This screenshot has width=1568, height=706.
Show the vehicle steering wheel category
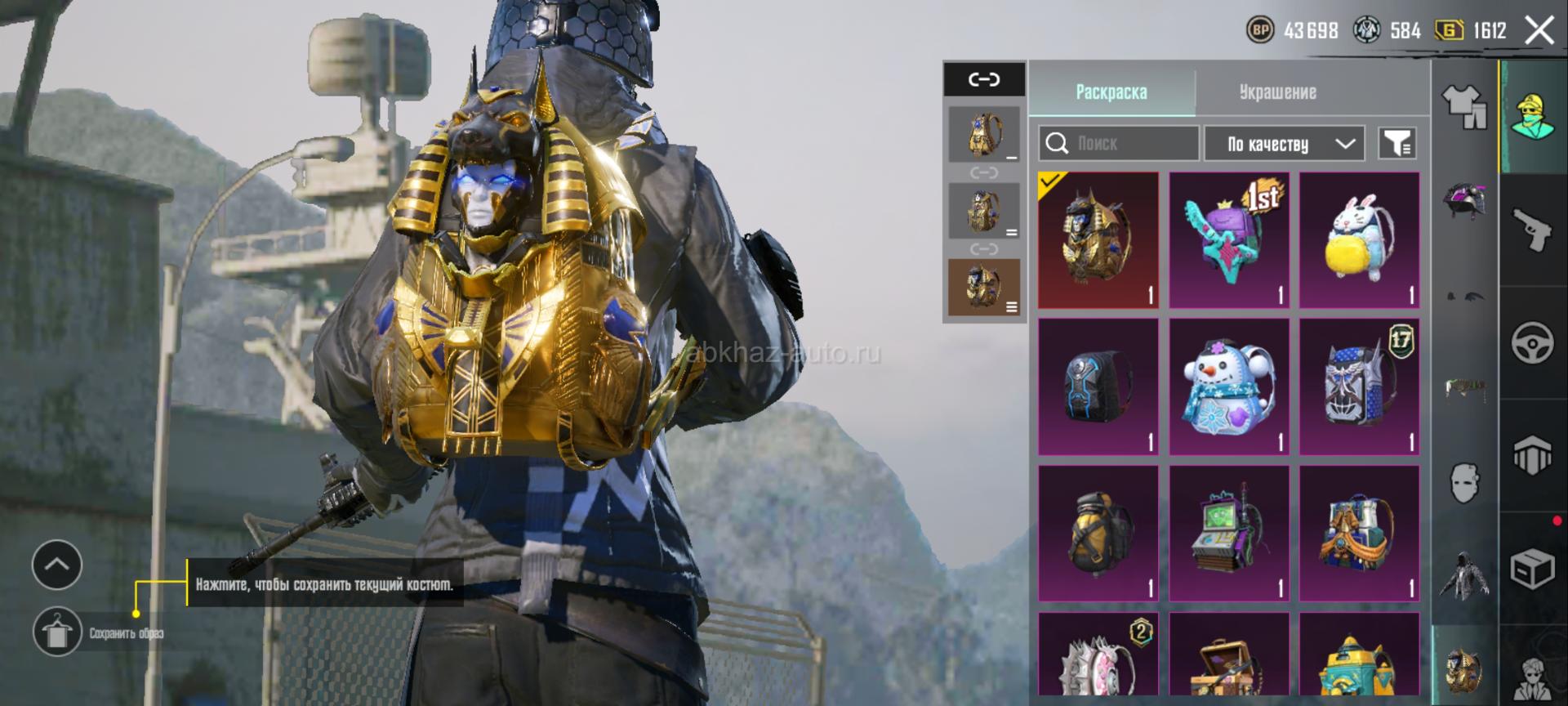(1532, 342)
